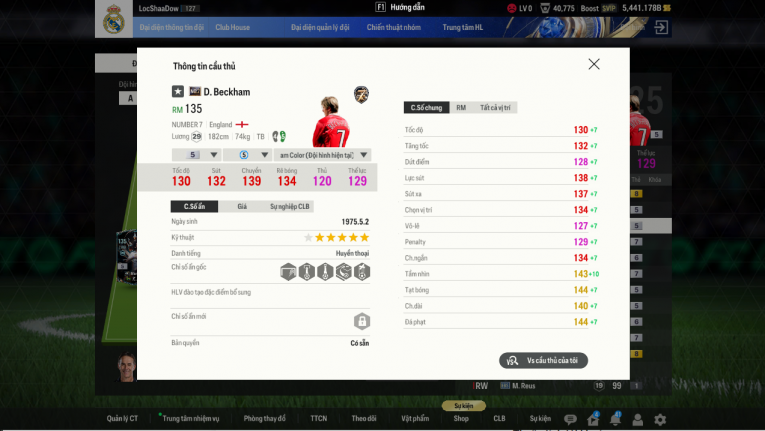The height and width of the screenshot is (431, 765).
Task: Open Phòng thay đồ menu
Action: tap(264, 419)
